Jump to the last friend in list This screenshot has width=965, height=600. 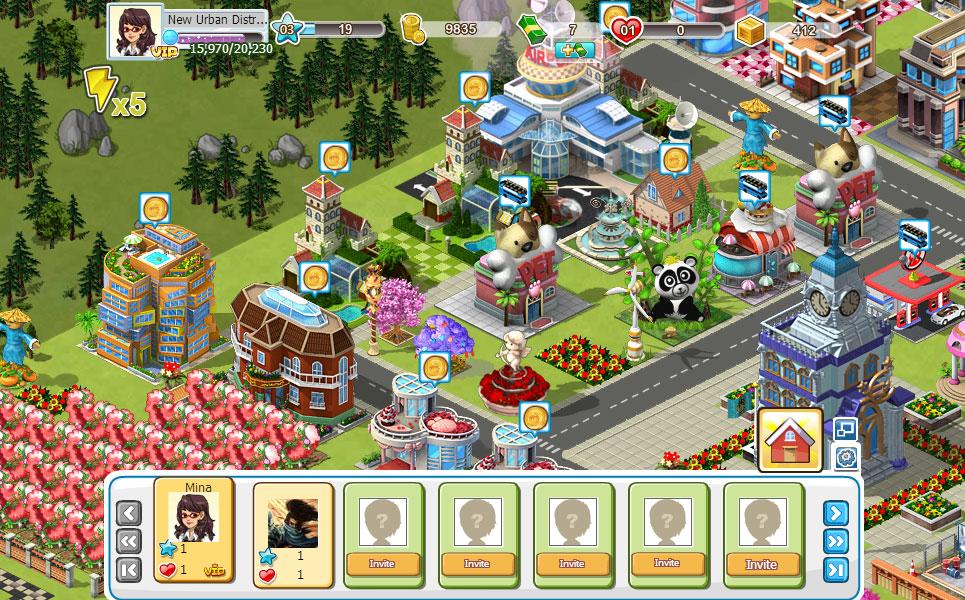click(836, 570)
